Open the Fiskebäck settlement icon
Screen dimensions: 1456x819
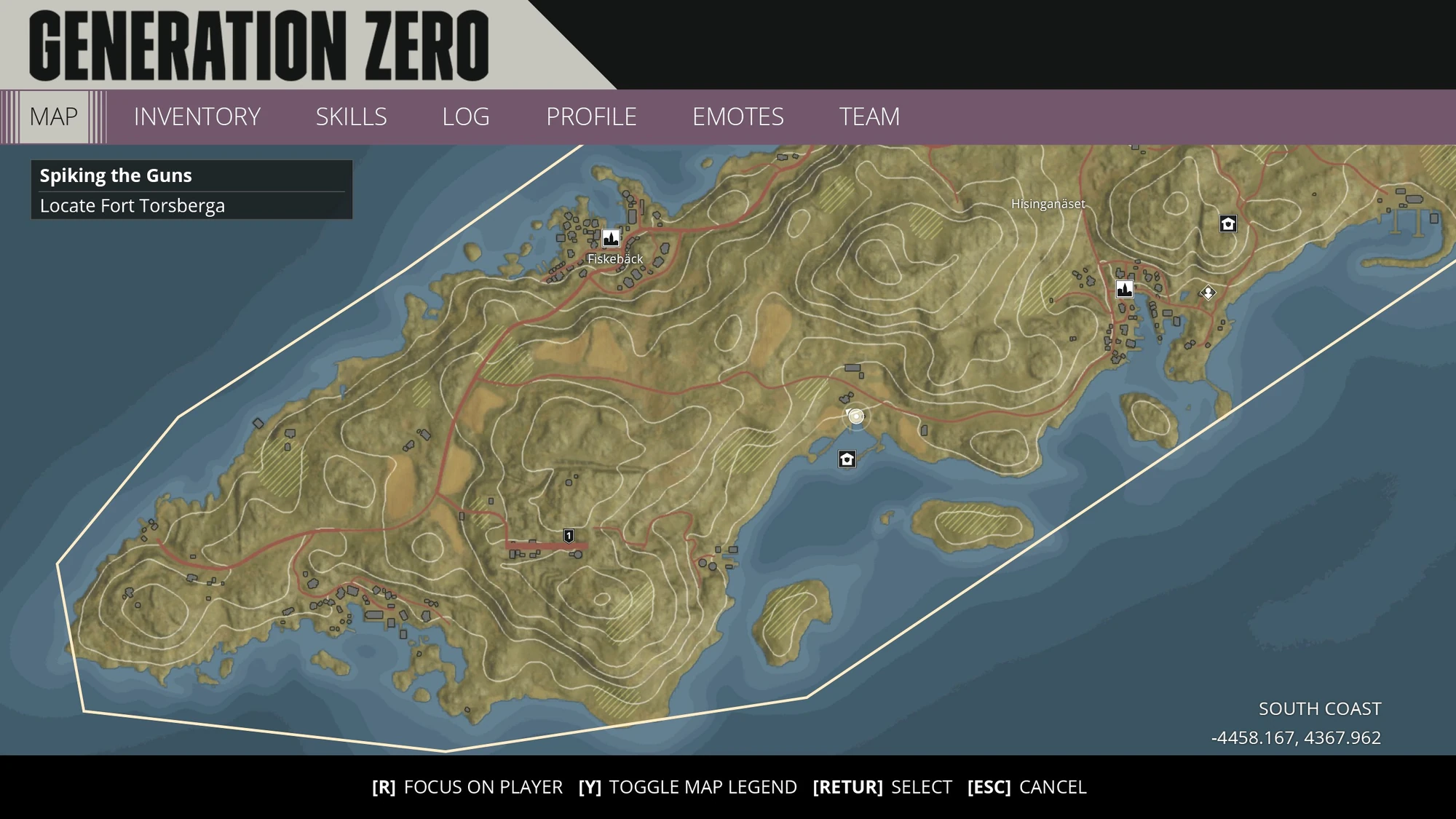(611, 239)
